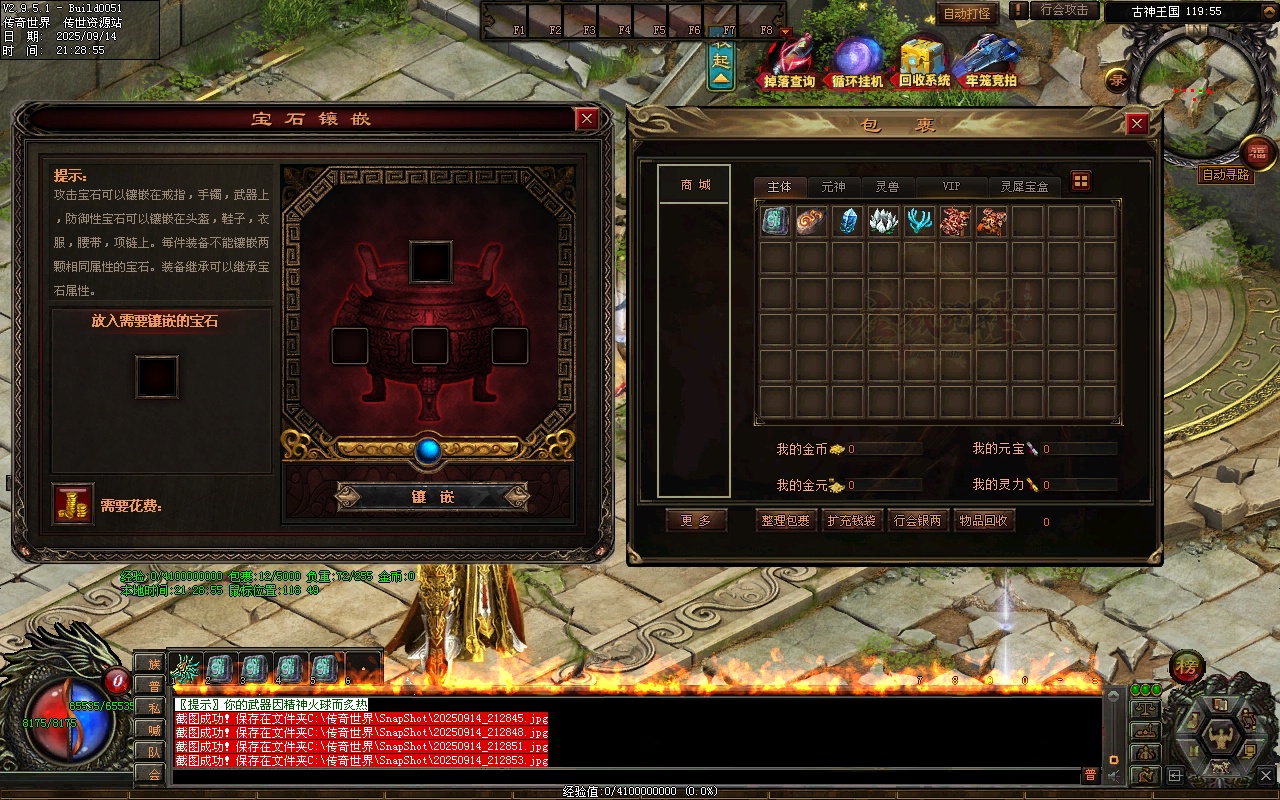The image size is (1280, 800).
Task: Select the blue crystal item in the bag
Action: 847,221
